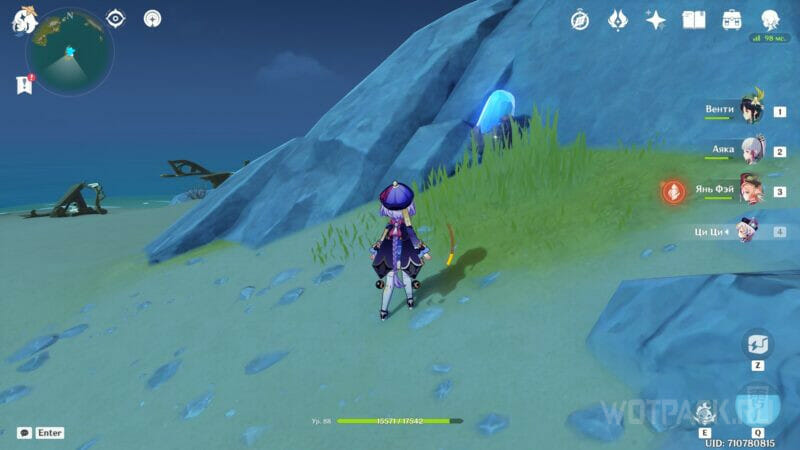This screenshot has width=800, height=450.
Task: Open the Paimon main menu
Action: point(24,20)
